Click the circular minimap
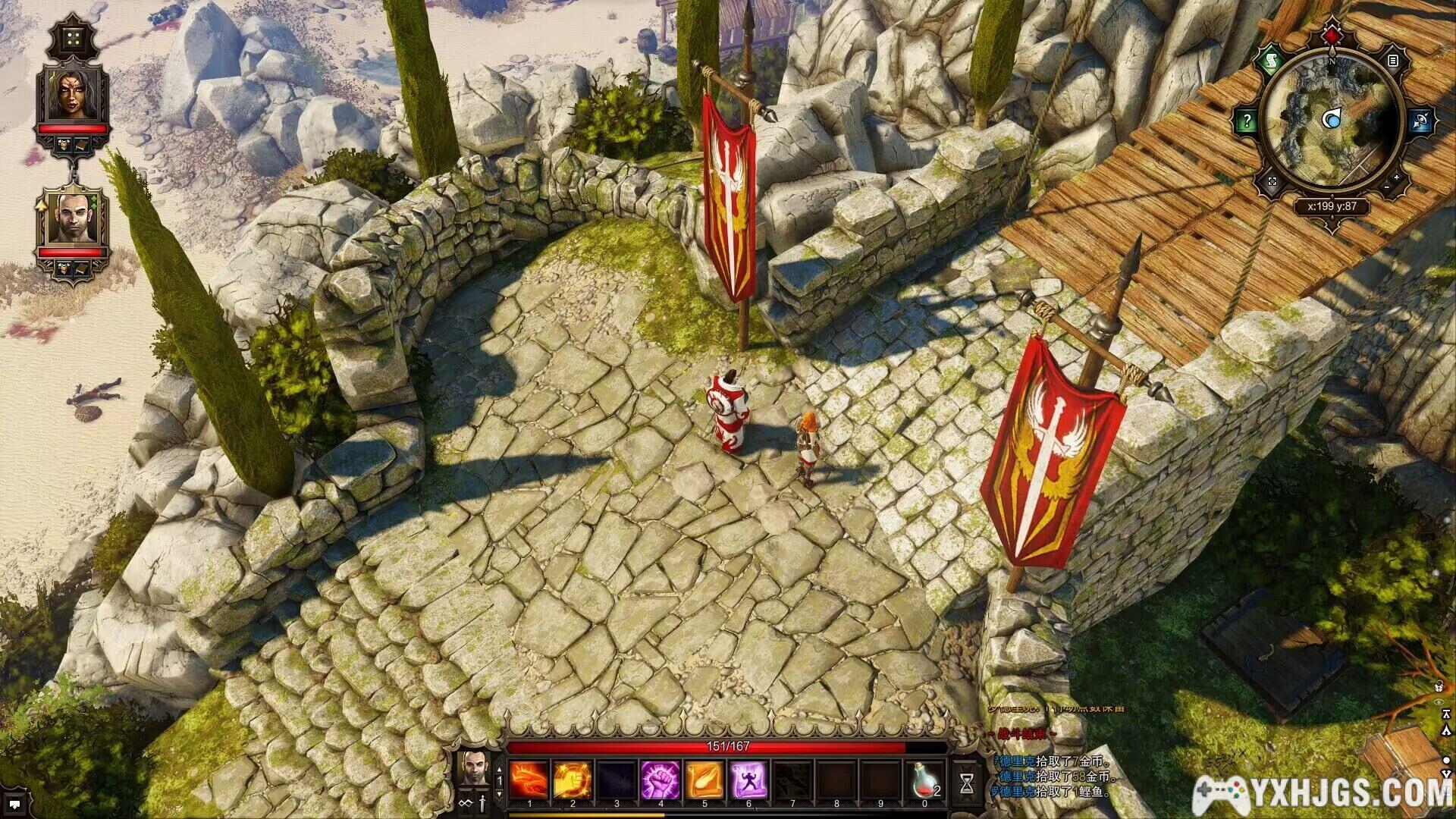This screenshot has width=1456, height=819. [1332, 121]
